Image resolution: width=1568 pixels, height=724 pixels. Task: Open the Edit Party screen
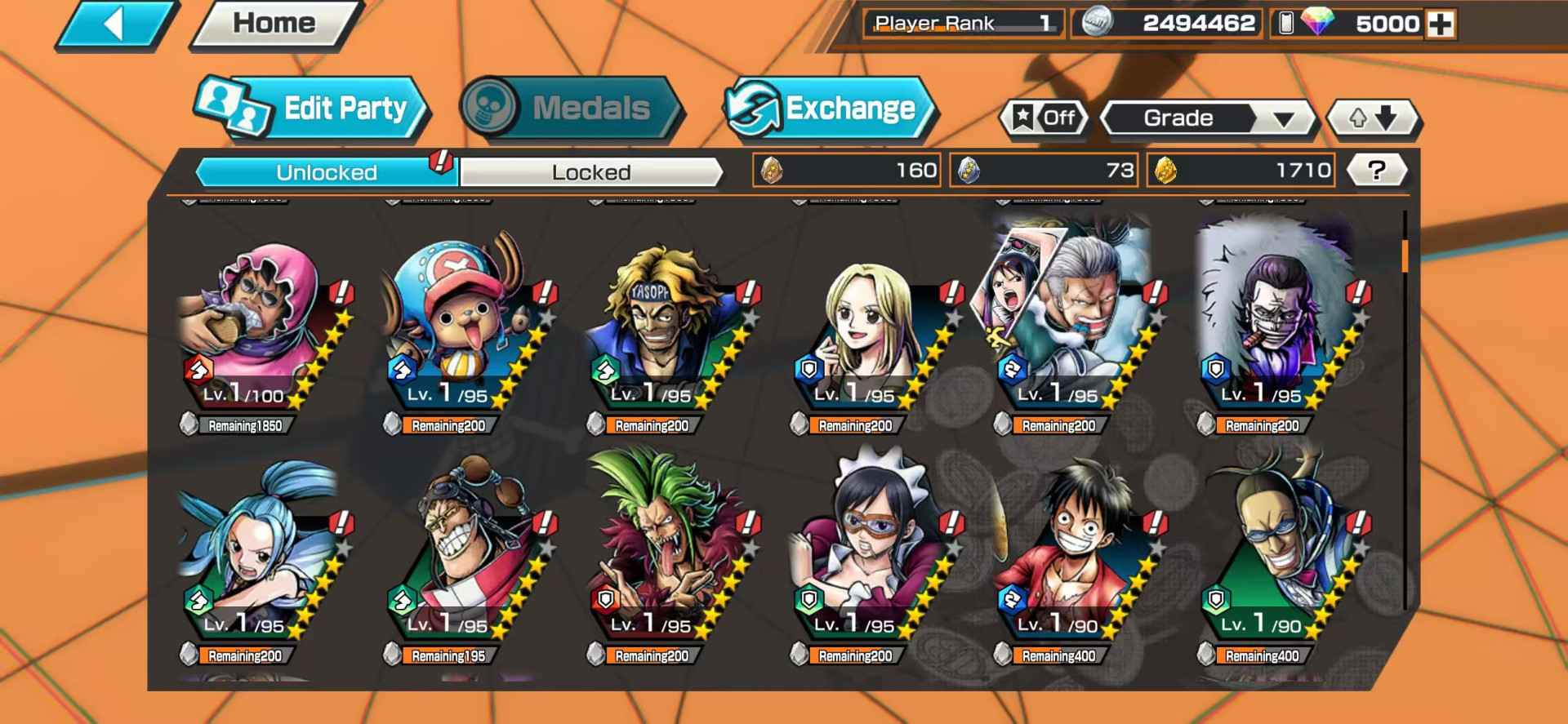point(313,109)
